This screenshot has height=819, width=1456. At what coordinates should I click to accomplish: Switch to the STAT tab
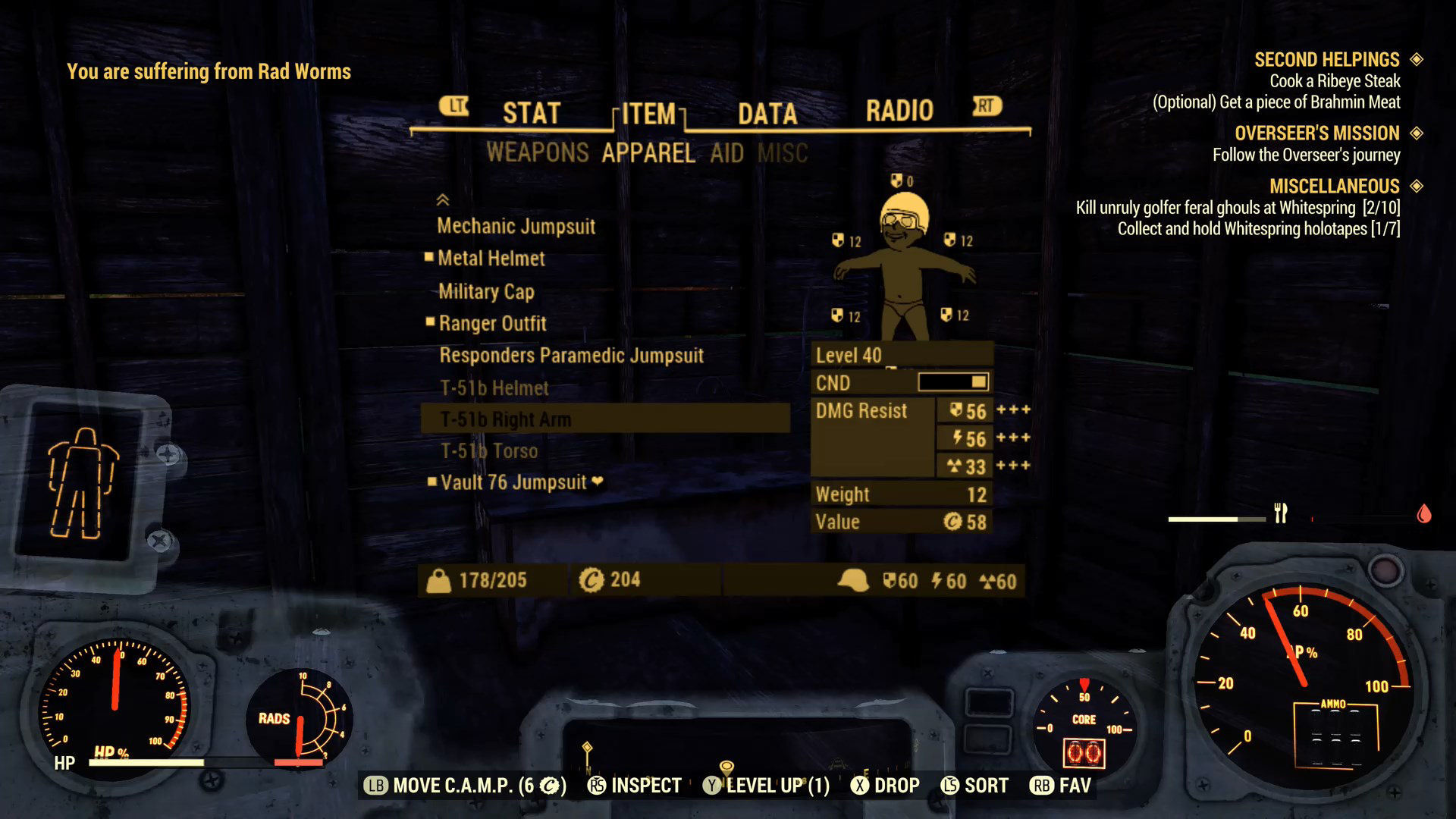click(x=531, y=113)
